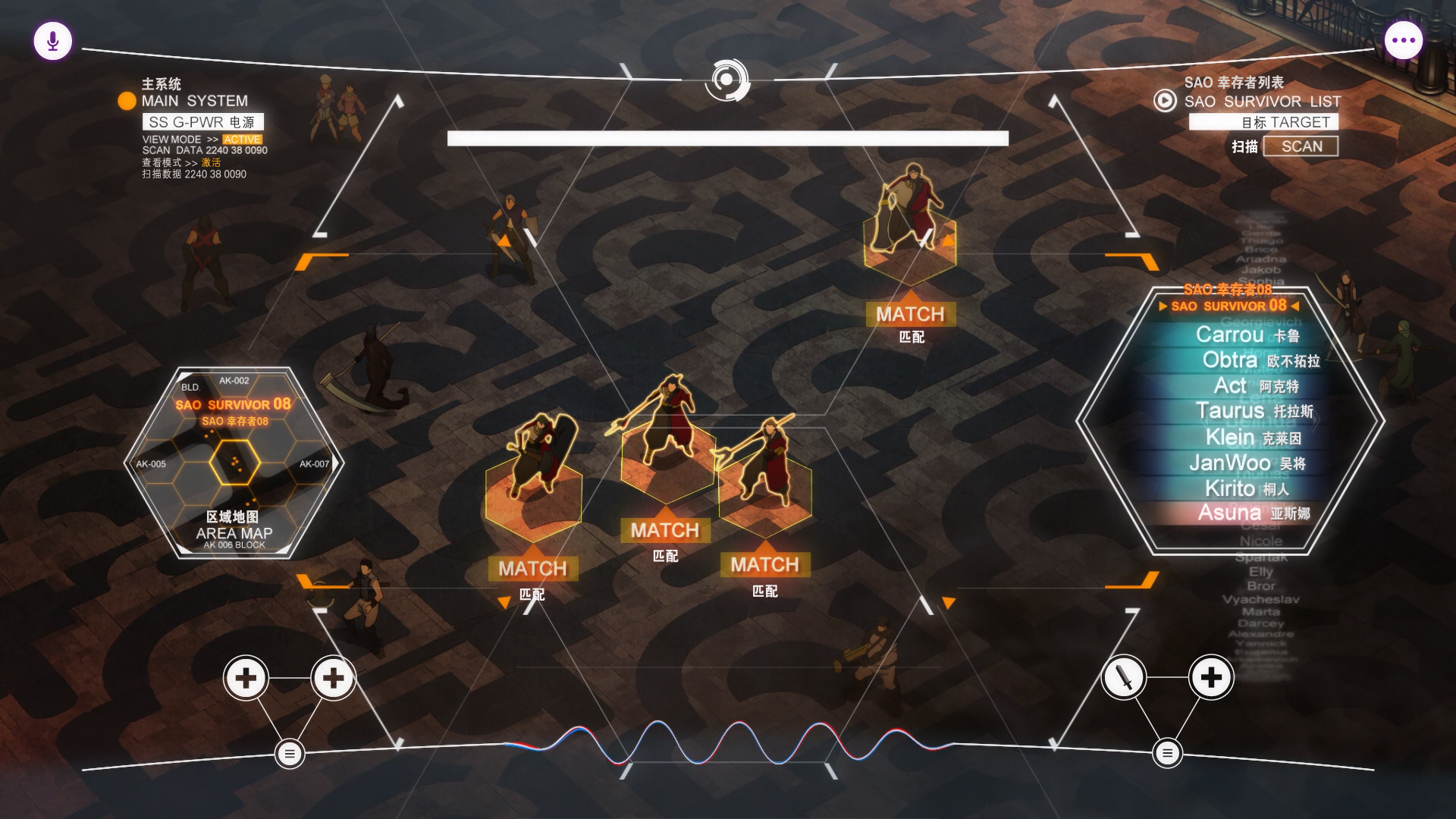Screen dimensions: 1456x819
Task: Select the TARGET input bar
Action: (x=1263, y=122)
